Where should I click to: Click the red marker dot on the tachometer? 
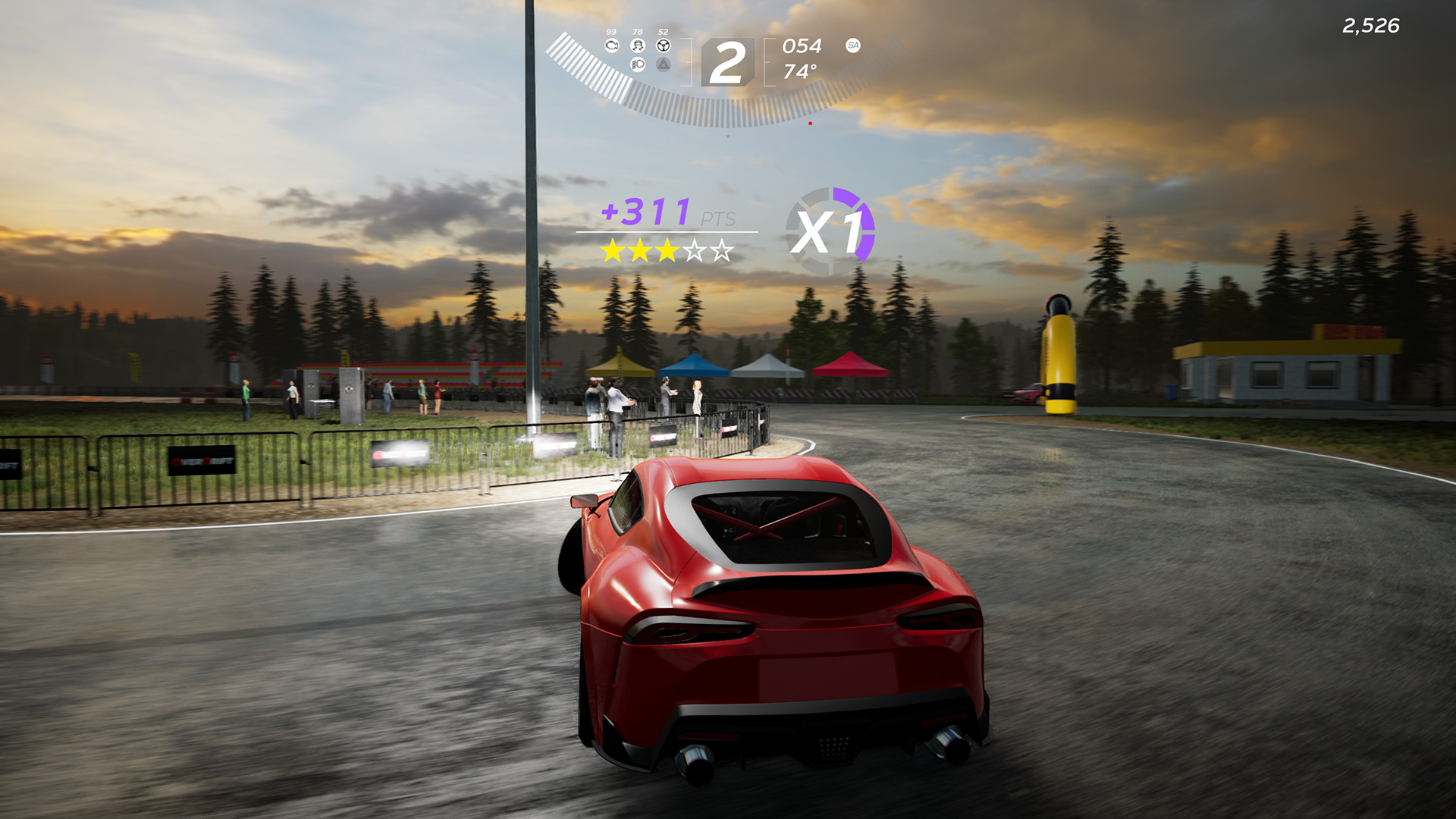point(809,121)
